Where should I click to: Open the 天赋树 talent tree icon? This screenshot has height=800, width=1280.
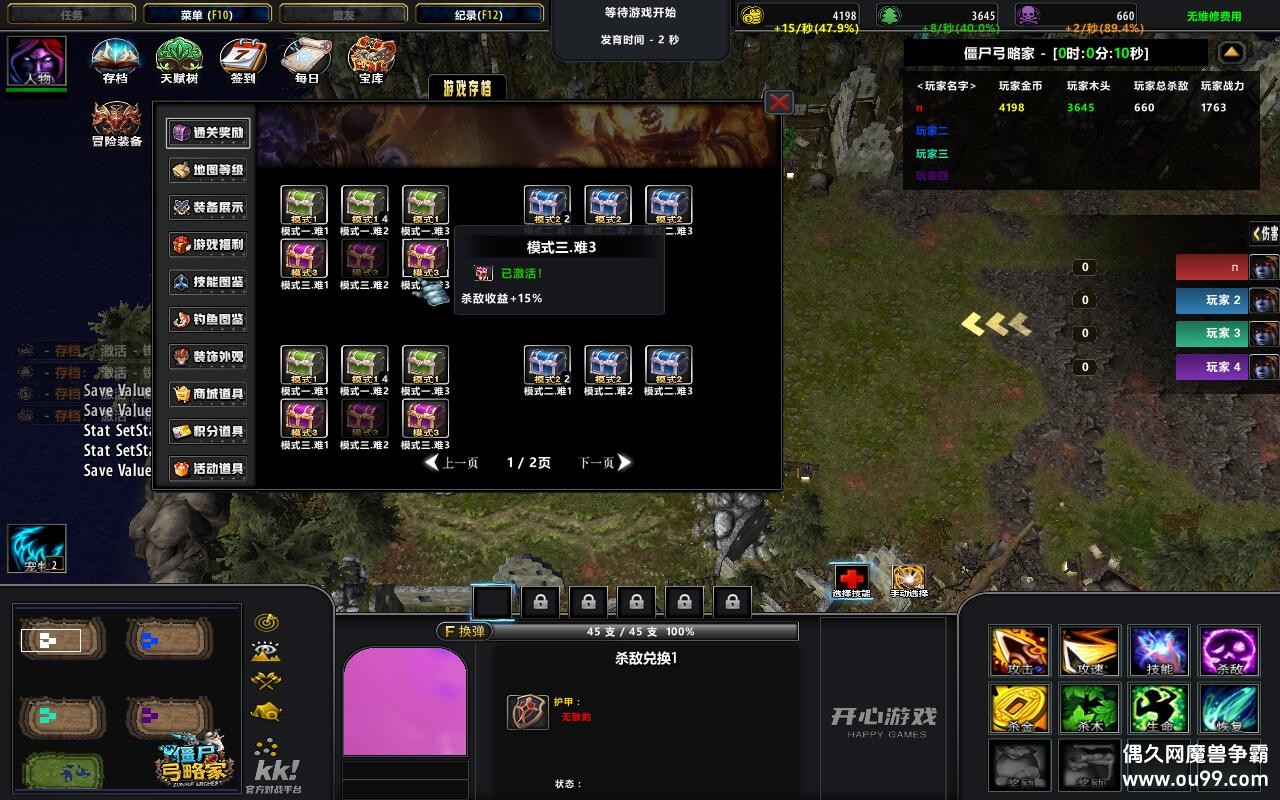pyautogui.click(x=179, y=60)
